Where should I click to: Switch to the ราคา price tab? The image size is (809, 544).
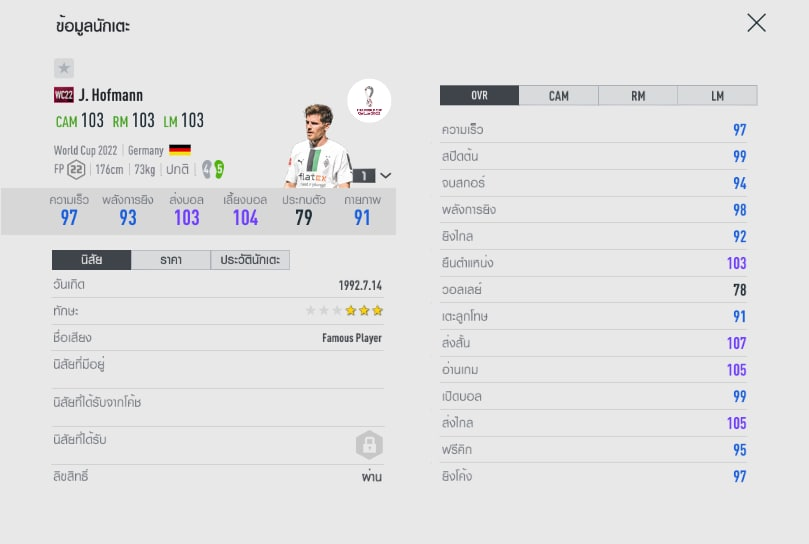(x=170, y=260)
